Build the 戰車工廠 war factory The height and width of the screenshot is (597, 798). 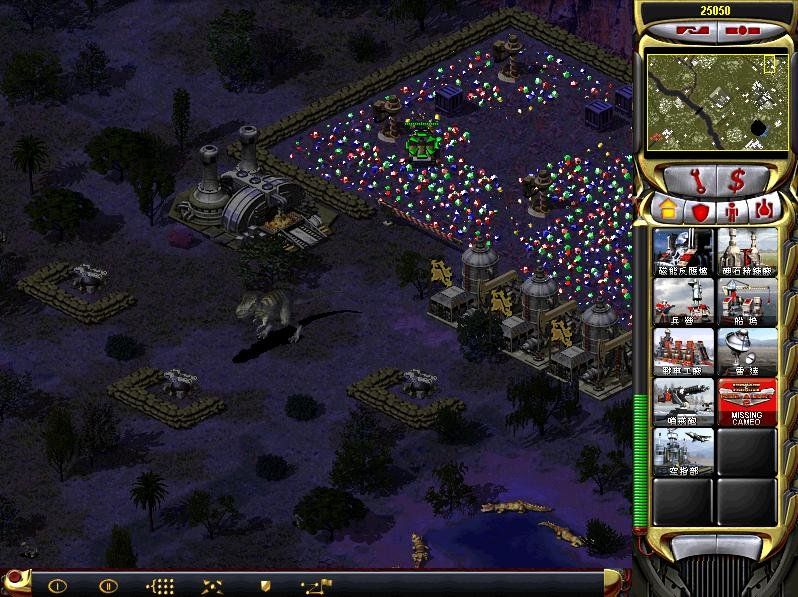pyautogui.click(x=683, y=351)
